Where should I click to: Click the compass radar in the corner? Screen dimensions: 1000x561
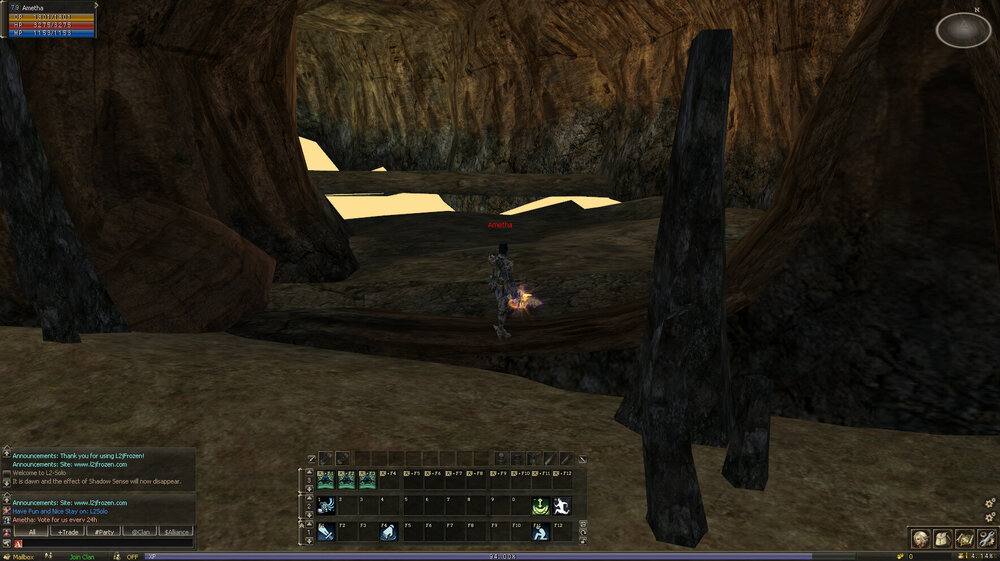coord(963,31)
